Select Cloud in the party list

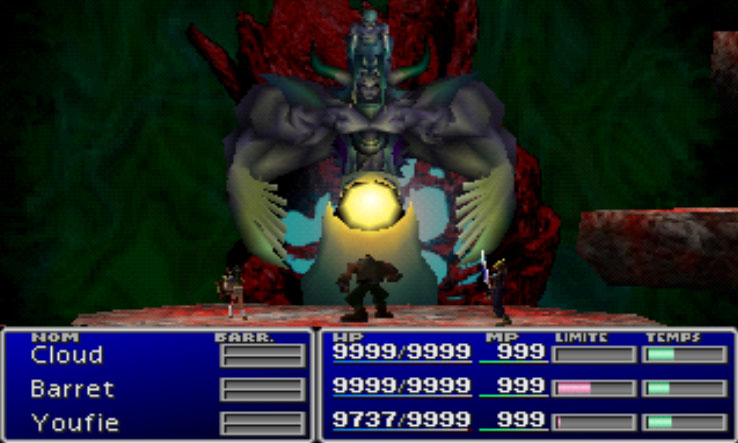click(x=67, y=355)
